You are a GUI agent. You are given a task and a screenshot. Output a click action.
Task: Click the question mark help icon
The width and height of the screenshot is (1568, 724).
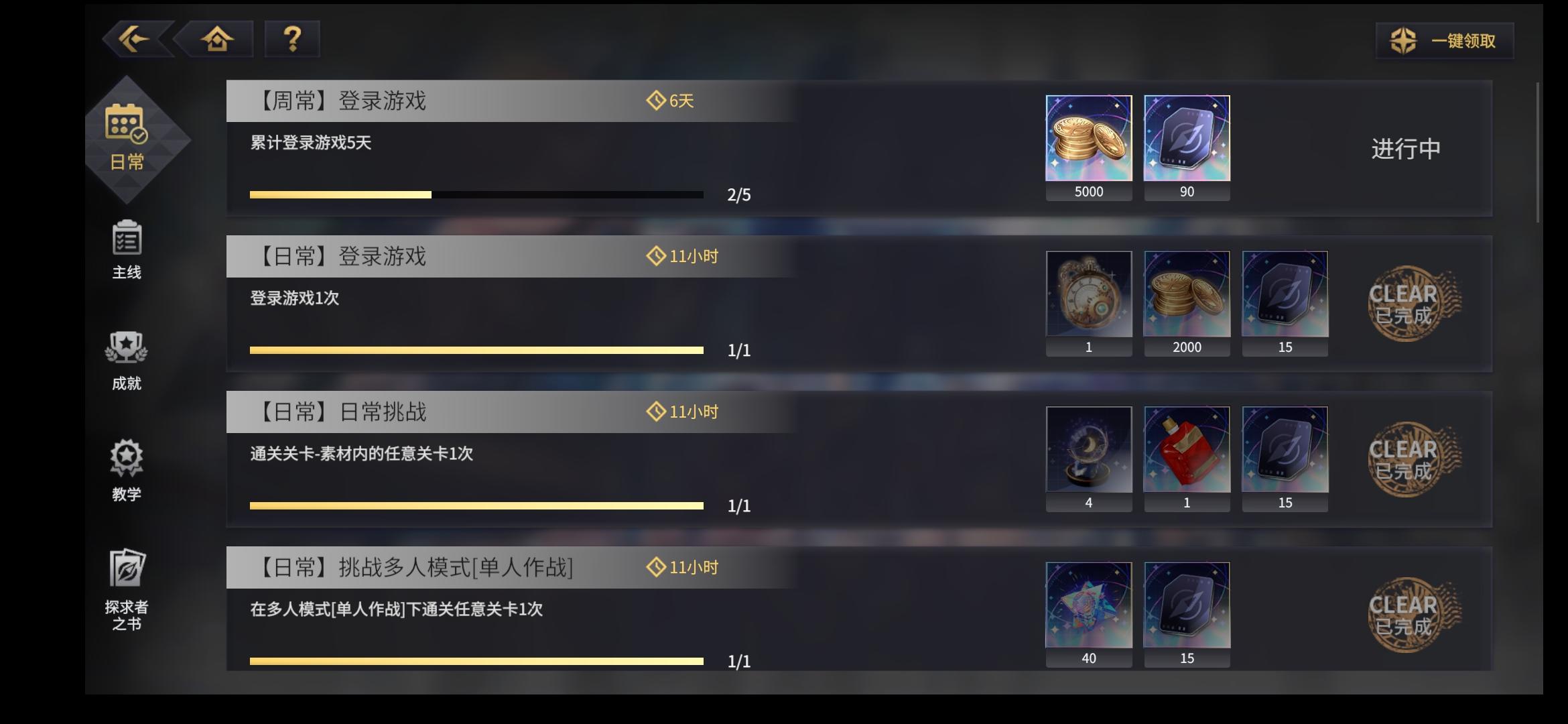[x=291, y=40]
